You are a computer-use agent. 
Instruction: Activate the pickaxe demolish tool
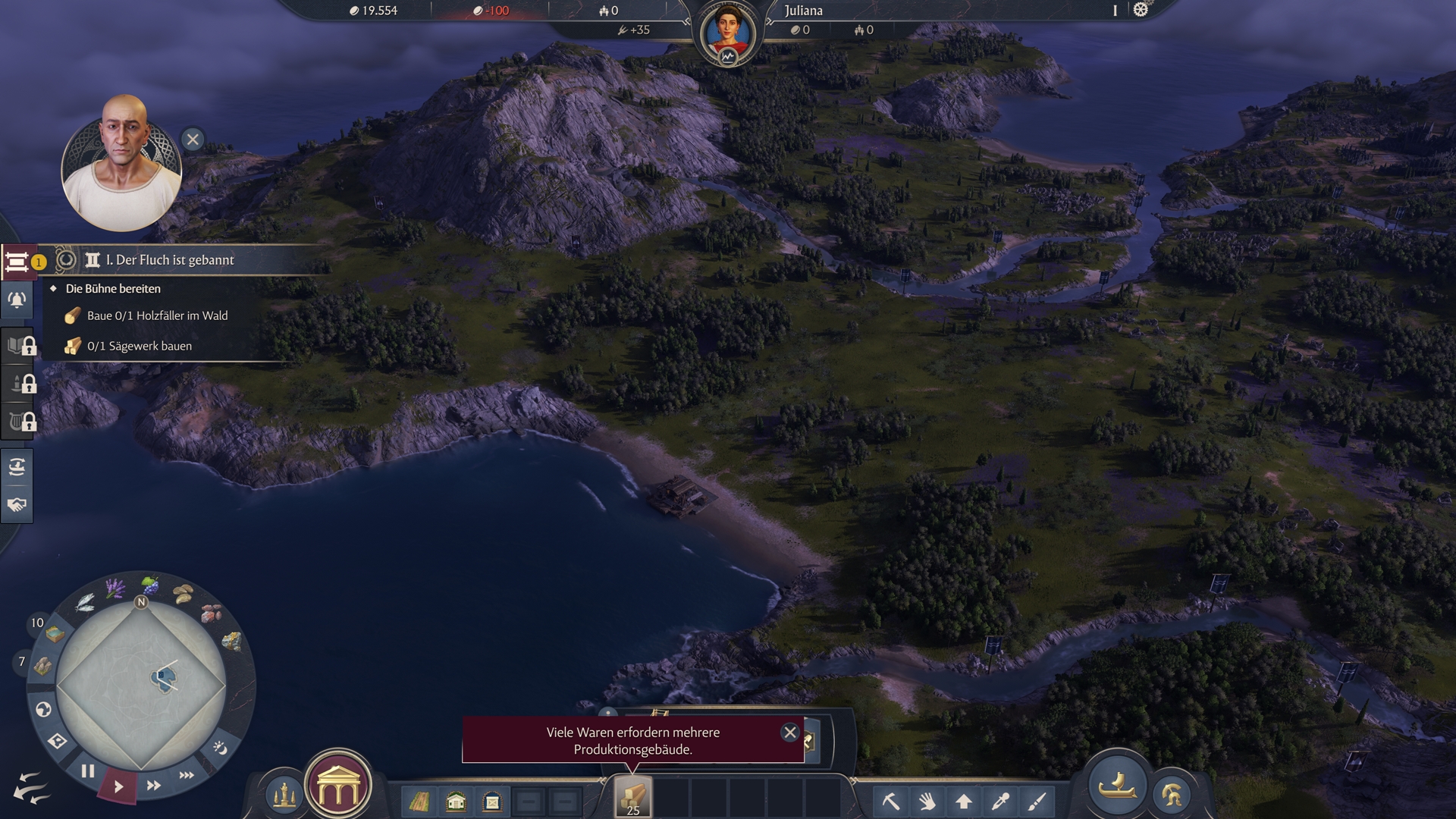tap(891, 801)
